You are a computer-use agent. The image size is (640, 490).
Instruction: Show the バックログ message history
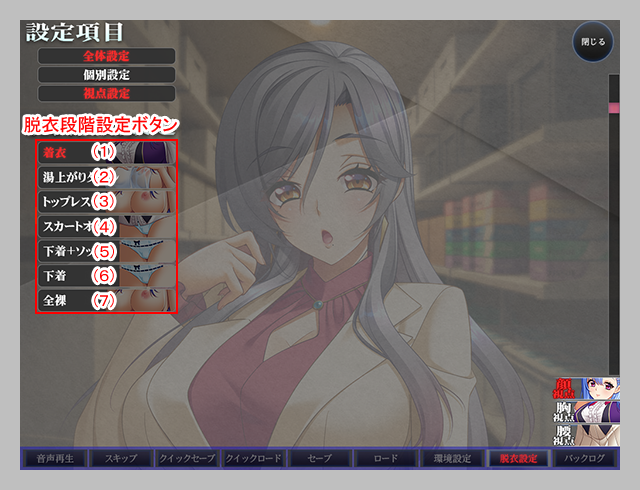(x=585, y=459)
